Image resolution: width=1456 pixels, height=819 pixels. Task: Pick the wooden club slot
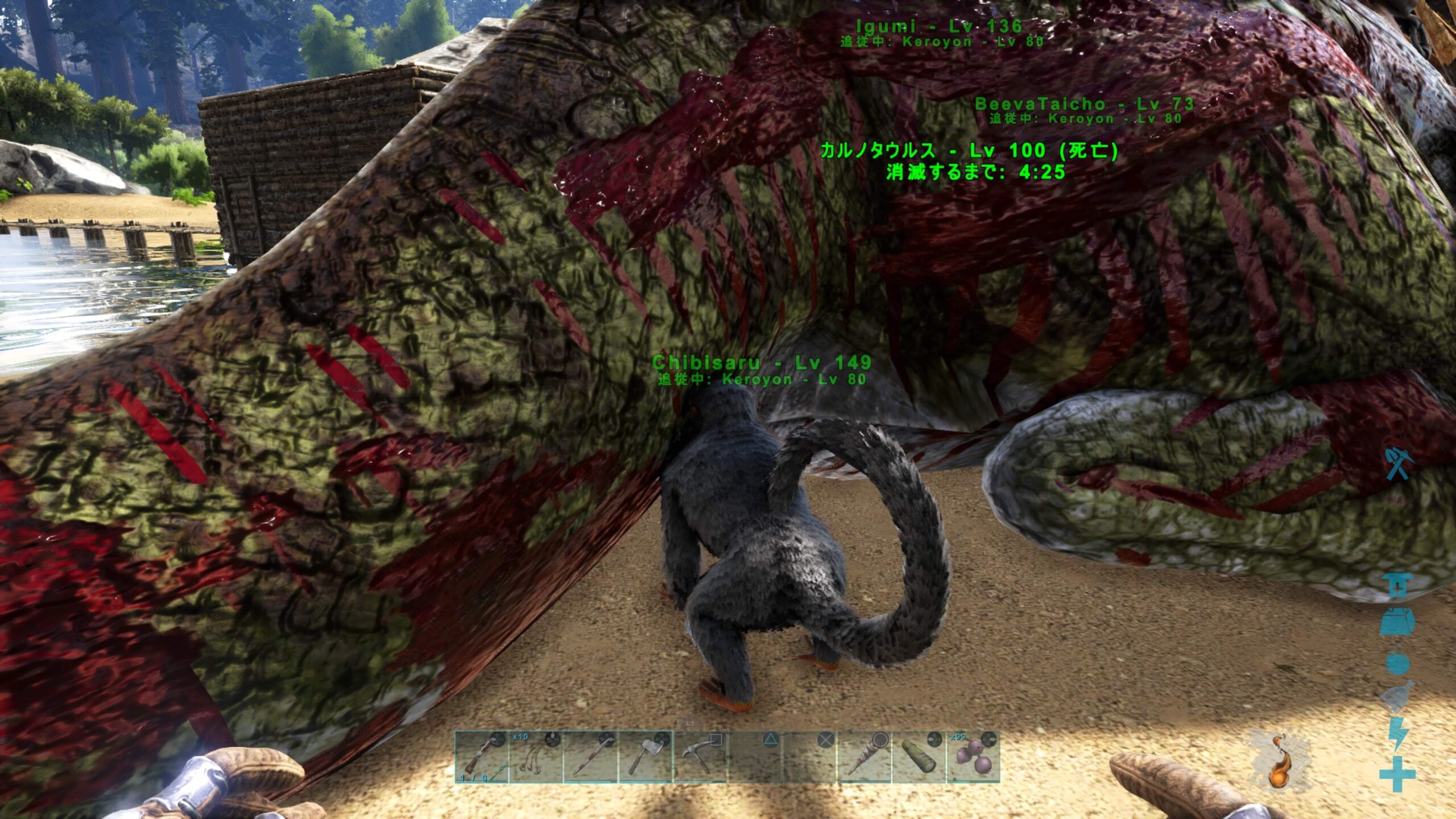point(863,757)
